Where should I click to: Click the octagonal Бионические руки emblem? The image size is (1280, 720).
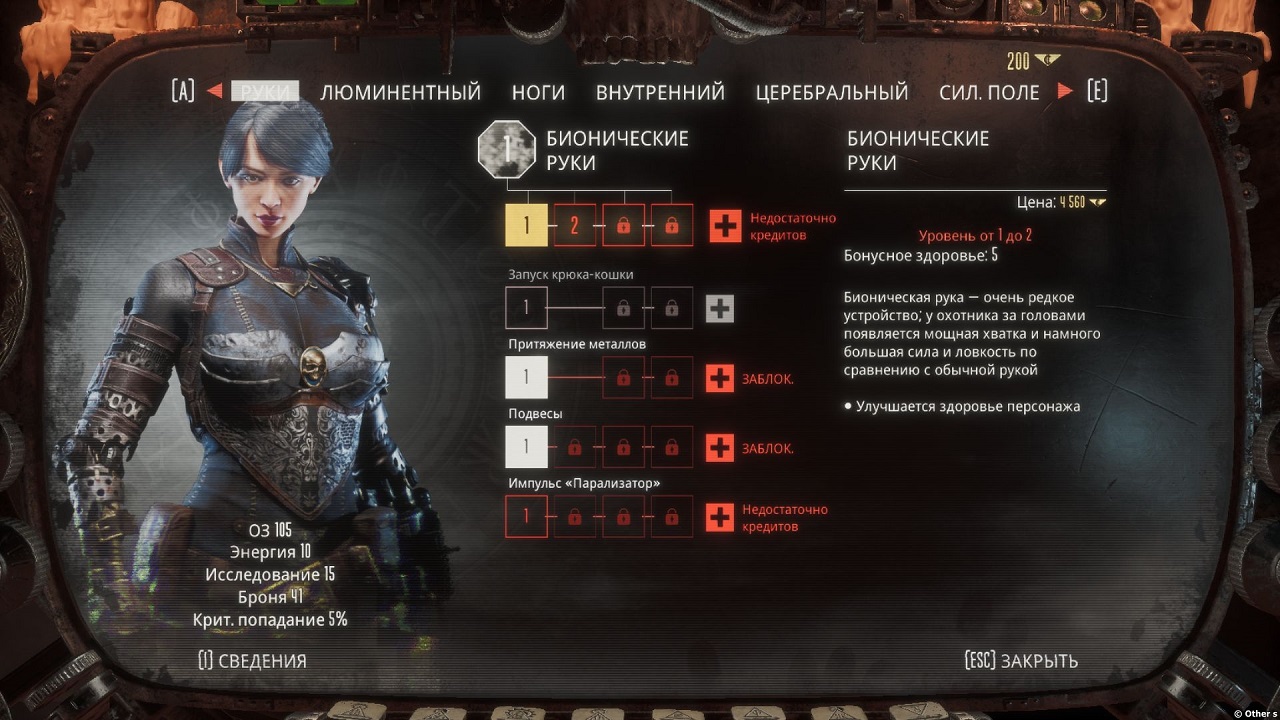tap(507, 147)
